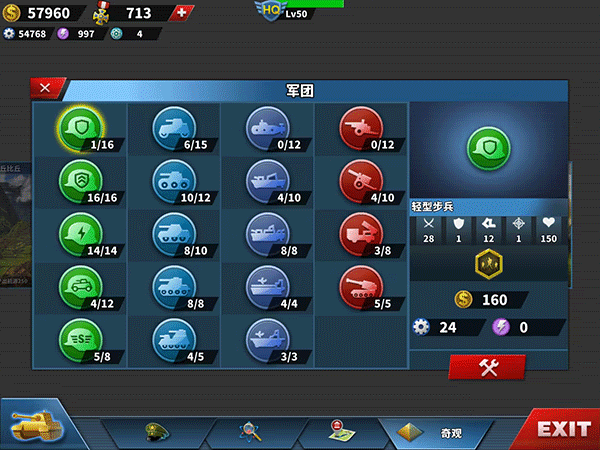Screen dimensions: 600x450
Task: Switch to the officer cap generals tab
Action: pyautogui.click(x=159, y=432)
